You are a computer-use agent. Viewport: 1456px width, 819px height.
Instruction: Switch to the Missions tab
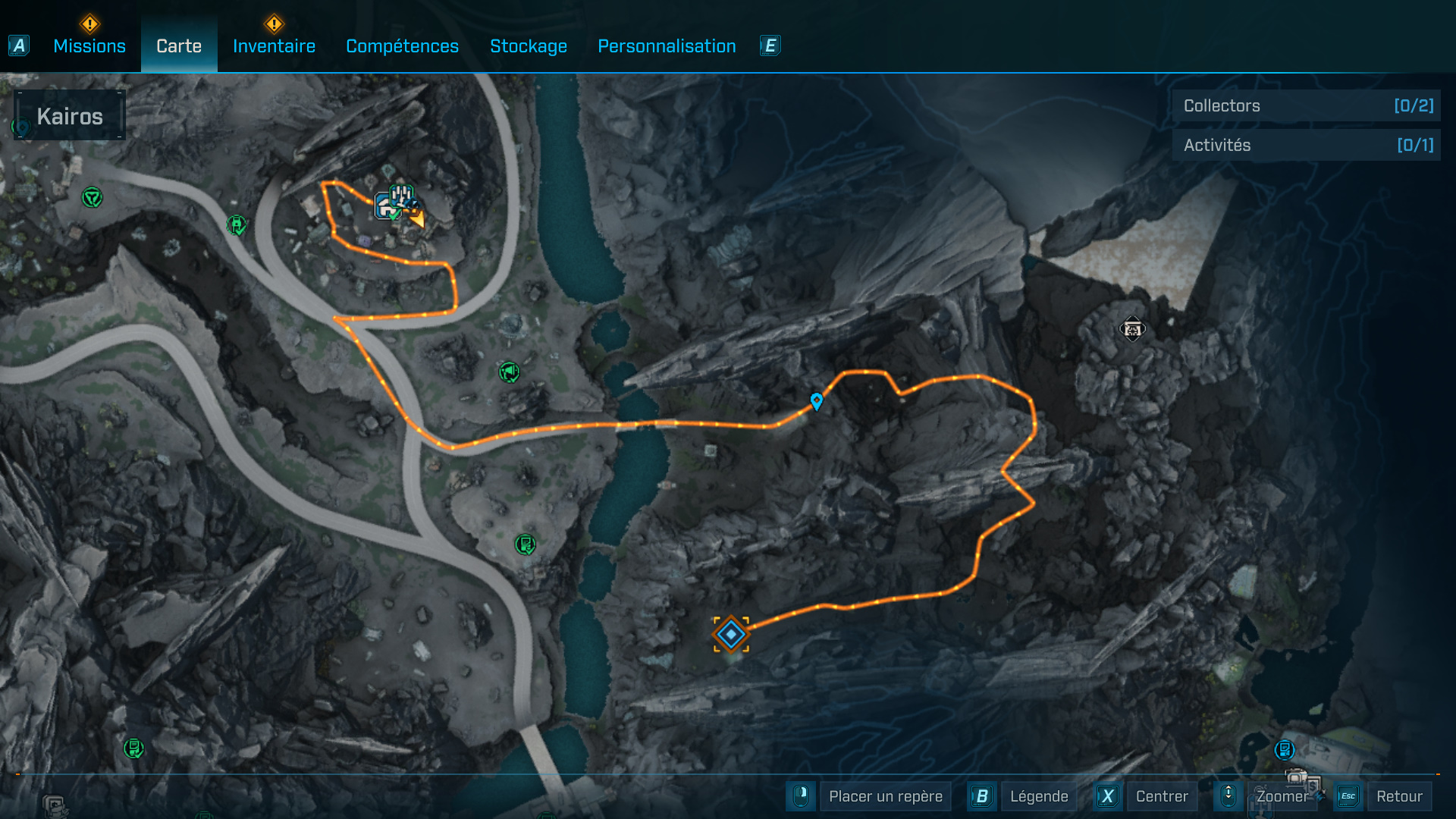pos(89,46)
